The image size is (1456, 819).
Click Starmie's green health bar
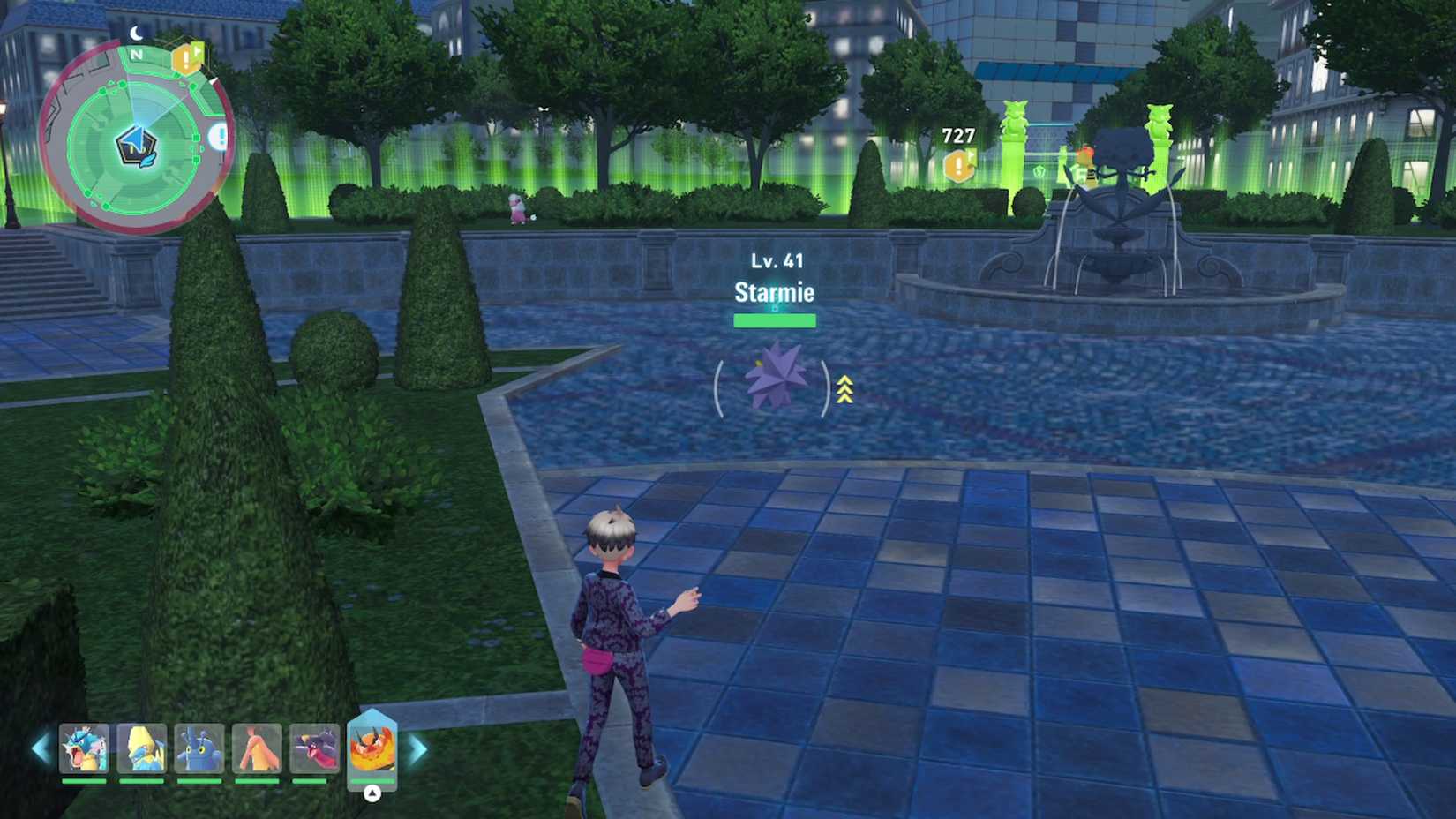775,319
